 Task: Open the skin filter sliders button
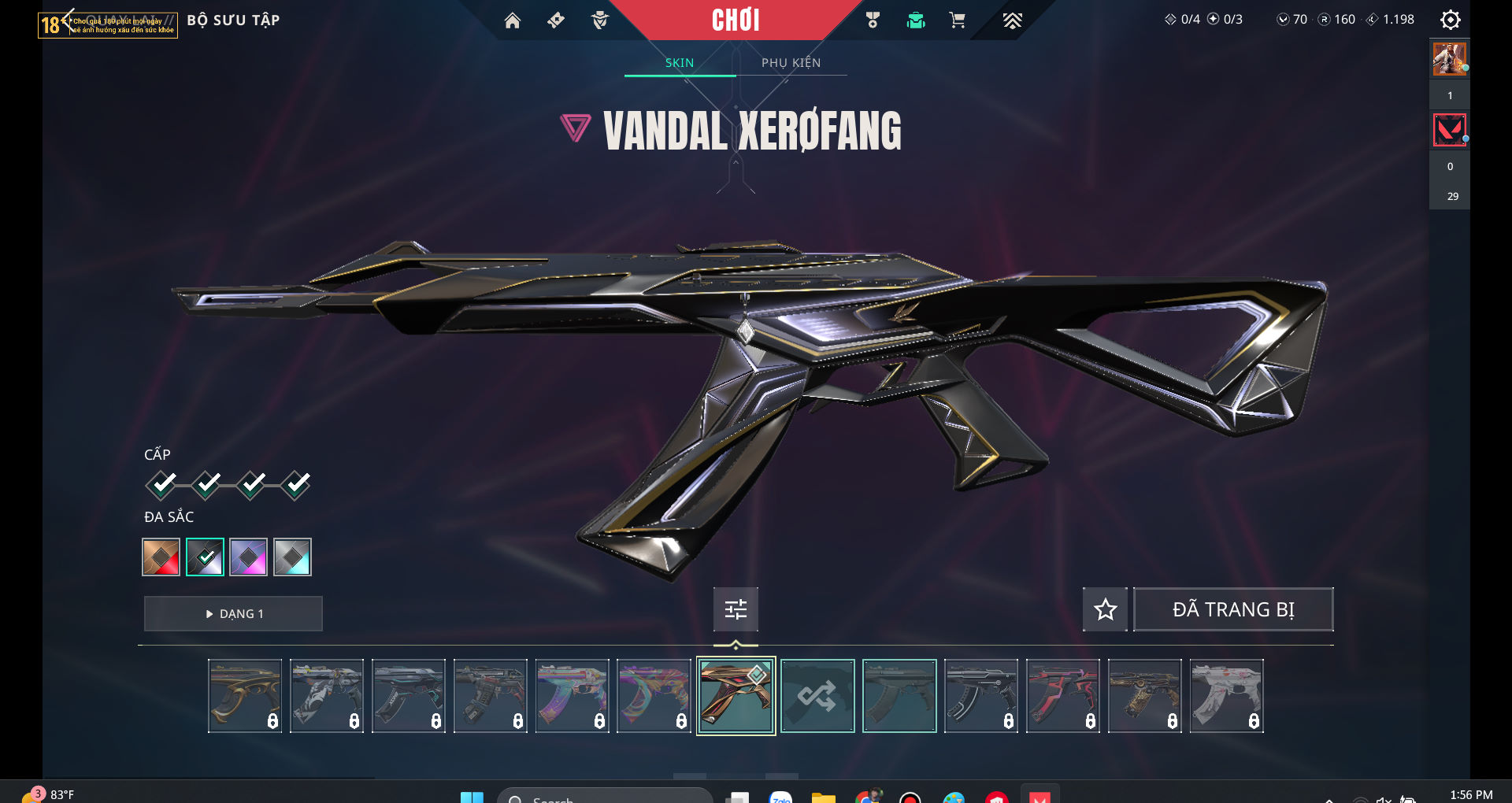[x=736, y=609]
